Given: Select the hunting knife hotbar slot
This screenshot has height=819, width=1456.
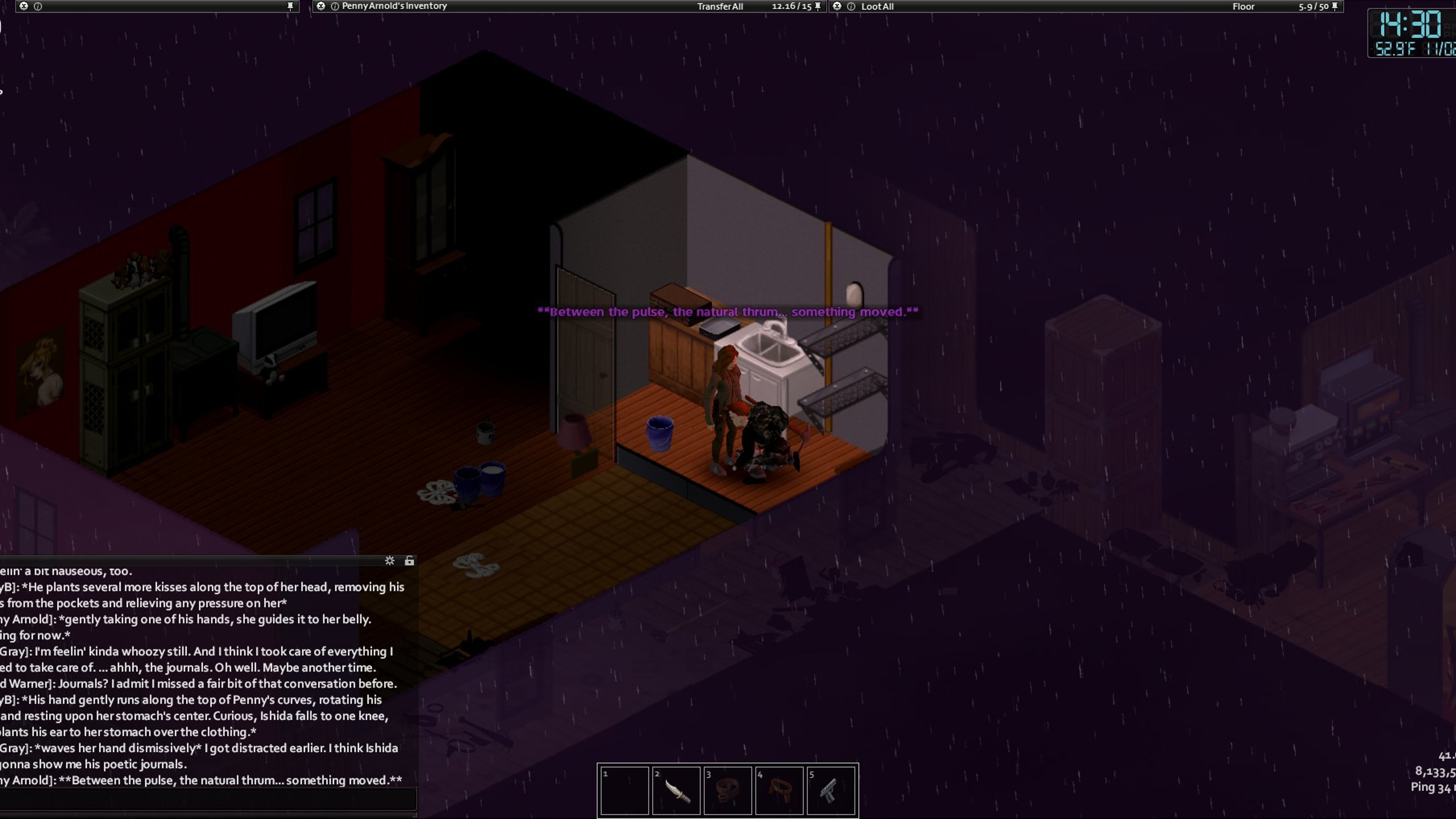Looking at the screenshot, I should (676, 790).
